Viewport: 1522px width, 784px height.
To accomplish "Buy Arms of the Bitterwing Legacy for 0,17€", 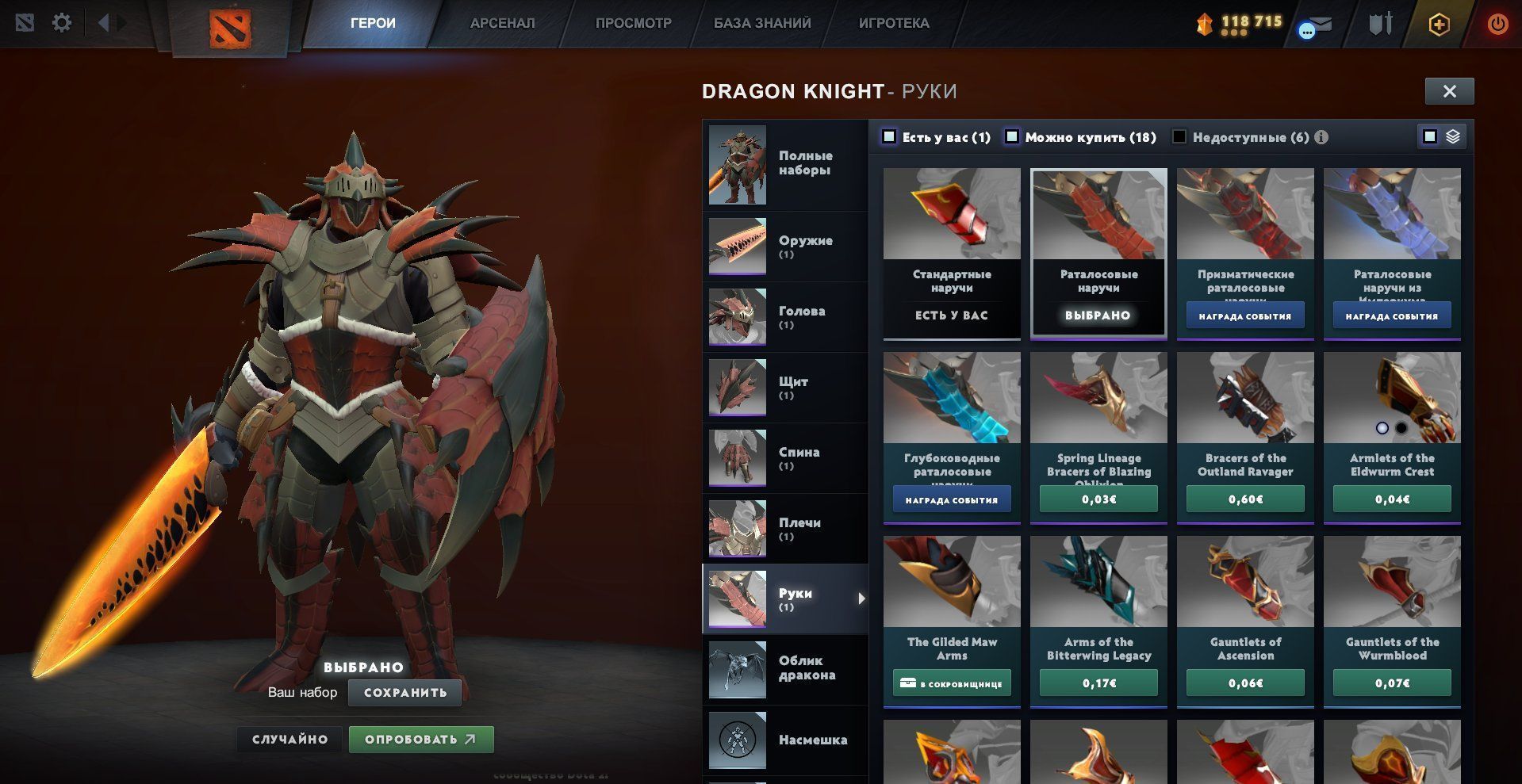I will [x=1098, y=683].
